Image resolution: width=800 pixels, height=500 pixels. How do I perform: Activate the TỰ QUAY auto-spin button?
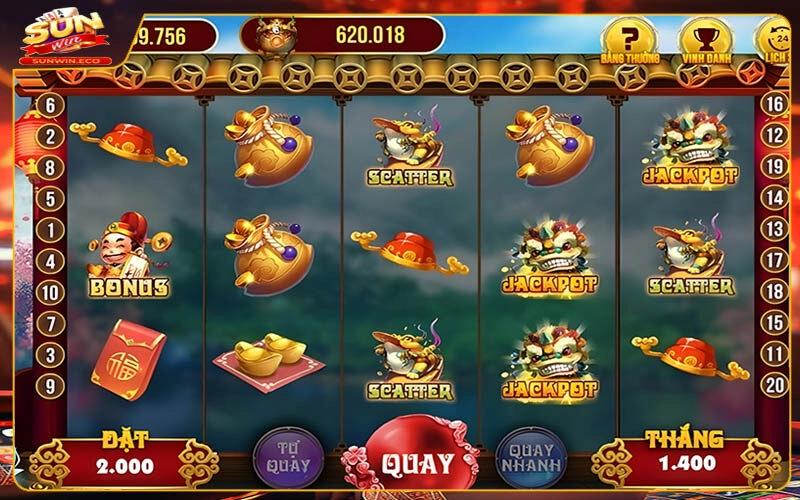pyautogui.click(x=287, y=458)
